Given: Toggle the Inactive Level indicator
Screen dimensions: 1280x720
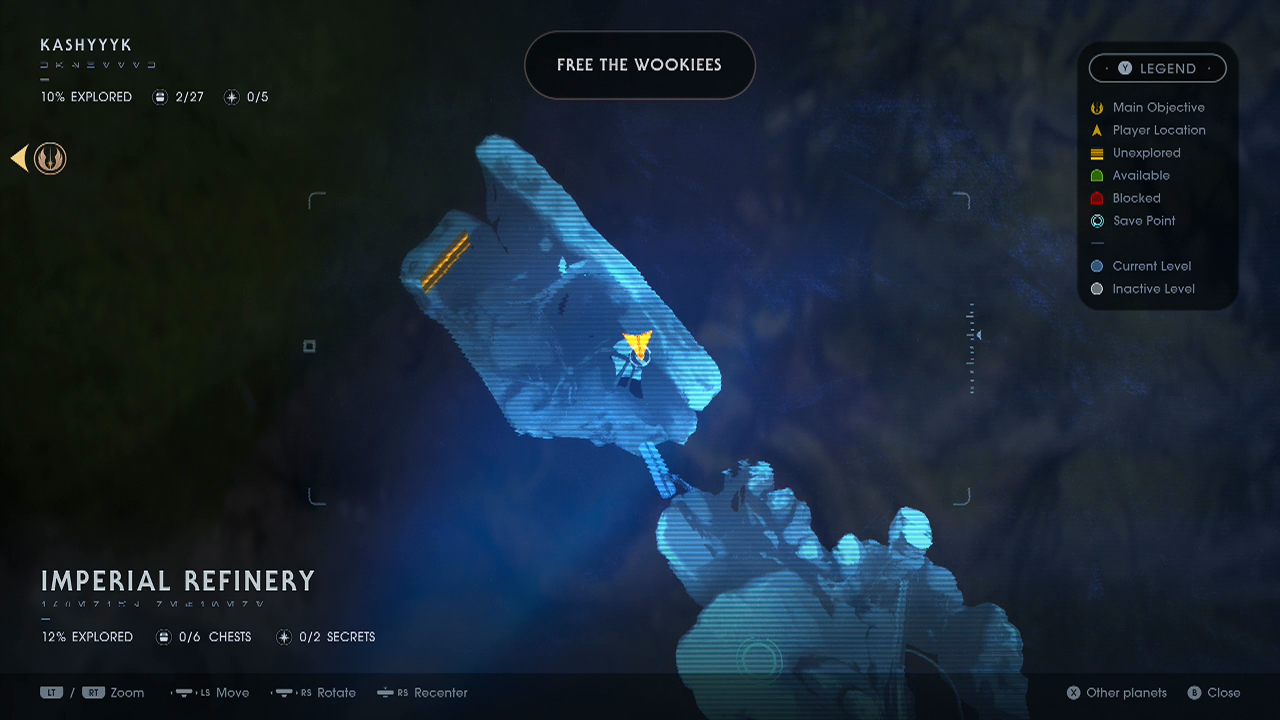Looking at the screenshot, I should click(x=1096, y=288).
